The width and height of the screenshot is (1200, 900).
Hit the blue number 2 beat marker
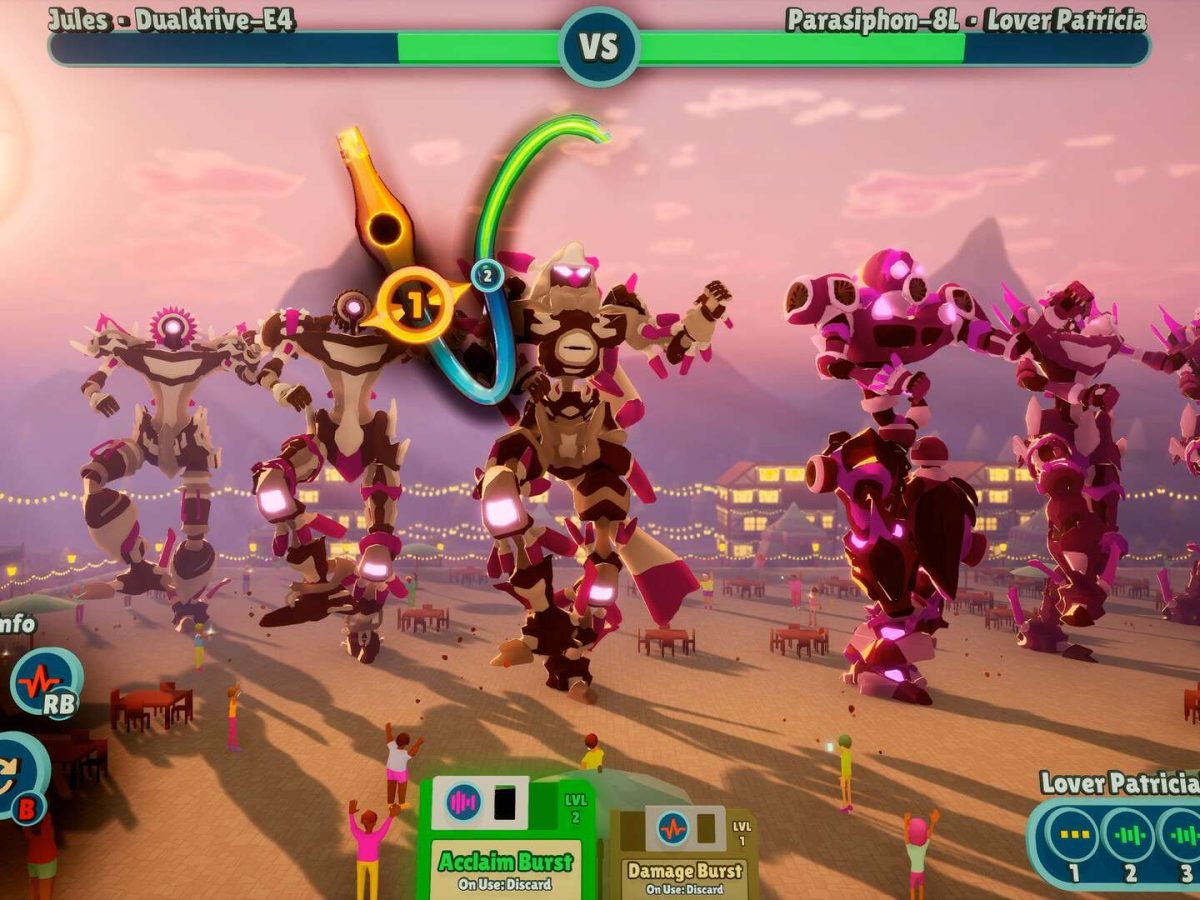click(487, 274)
